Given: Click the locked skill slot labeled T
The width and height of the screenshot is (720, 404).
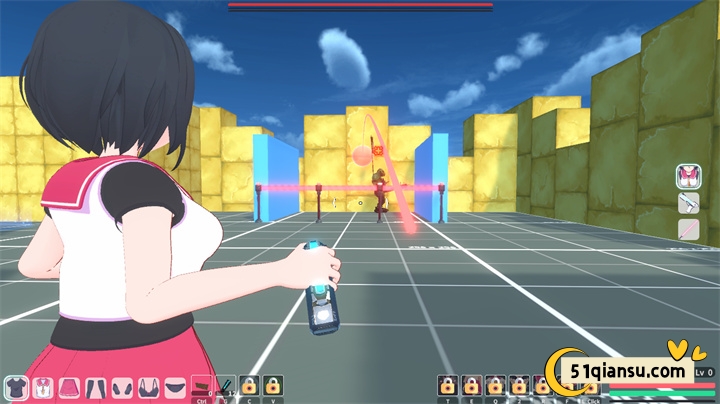Looking at the screenshot, I should pyautogui.click(x=447, y=386).
